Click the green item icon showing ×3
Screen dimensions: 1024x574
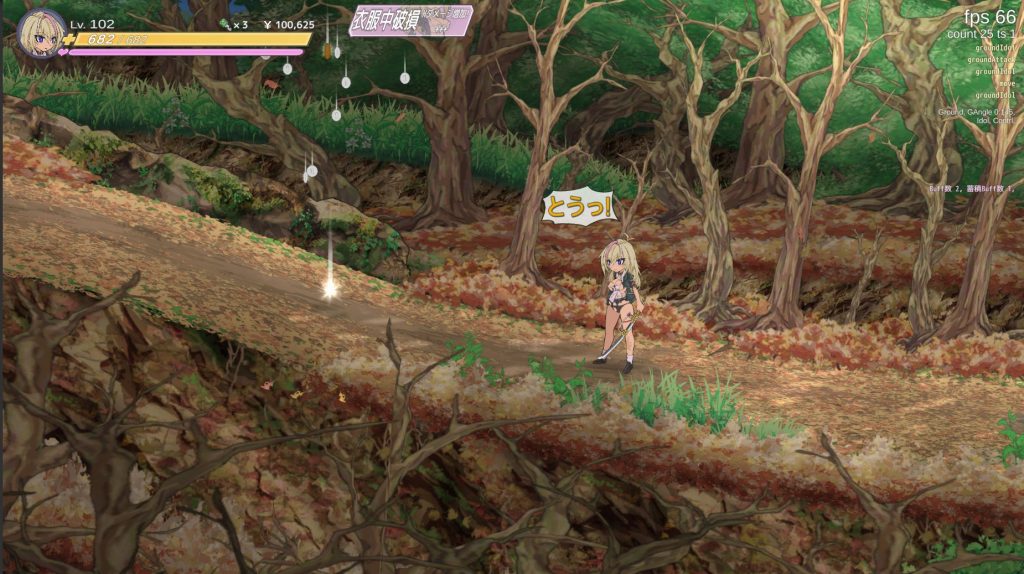(224, 25)
